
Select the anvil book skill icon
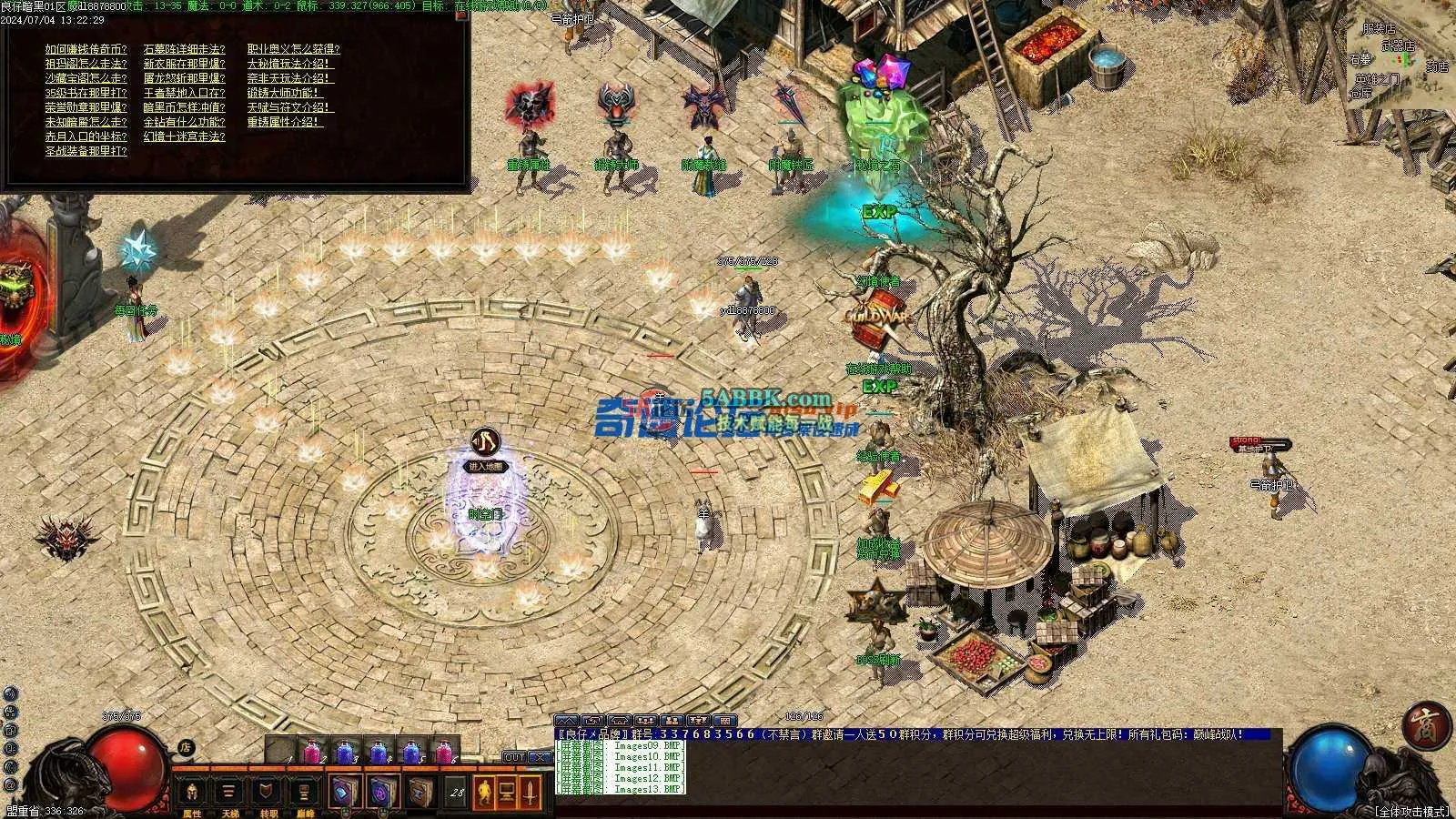coord(420,793)
